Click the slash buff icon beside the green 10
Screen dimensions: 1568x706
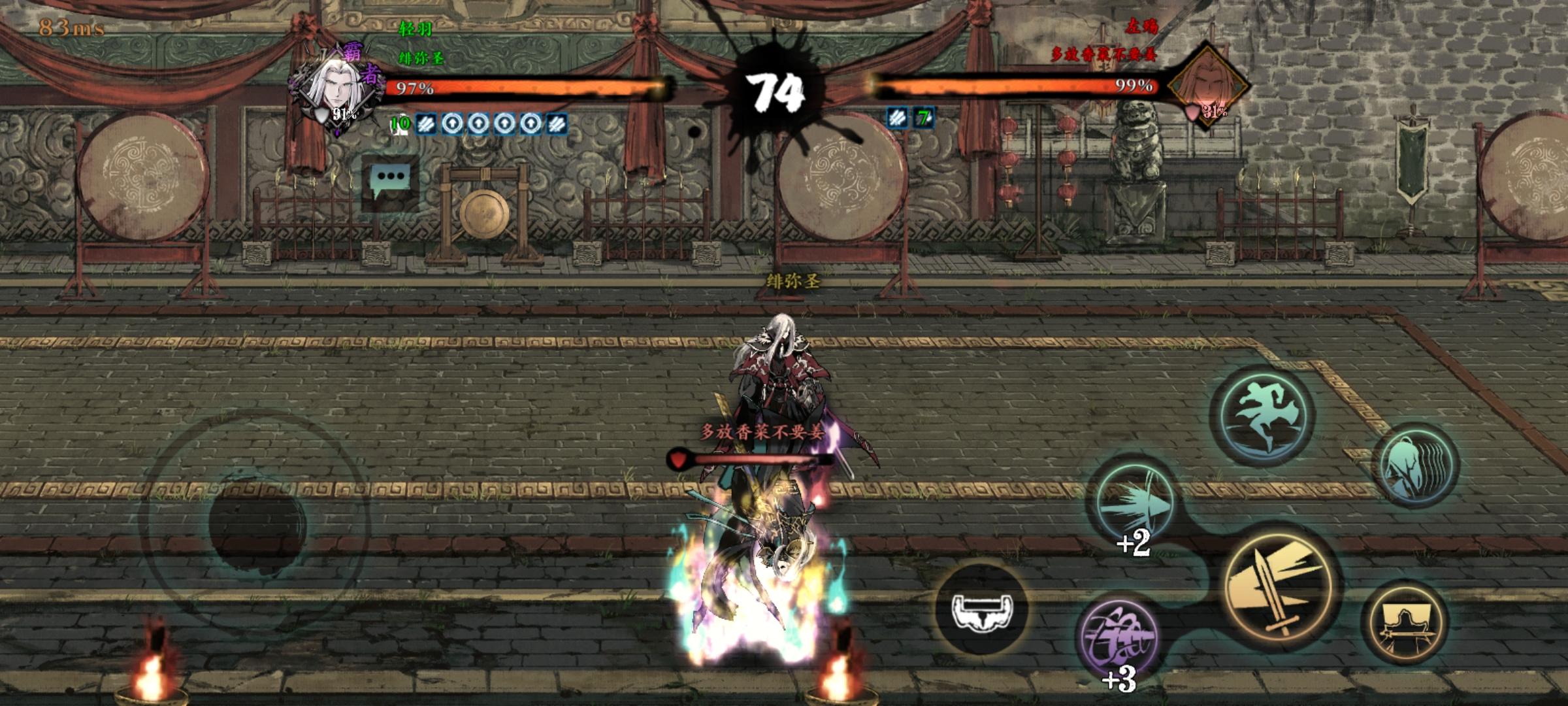427,123
